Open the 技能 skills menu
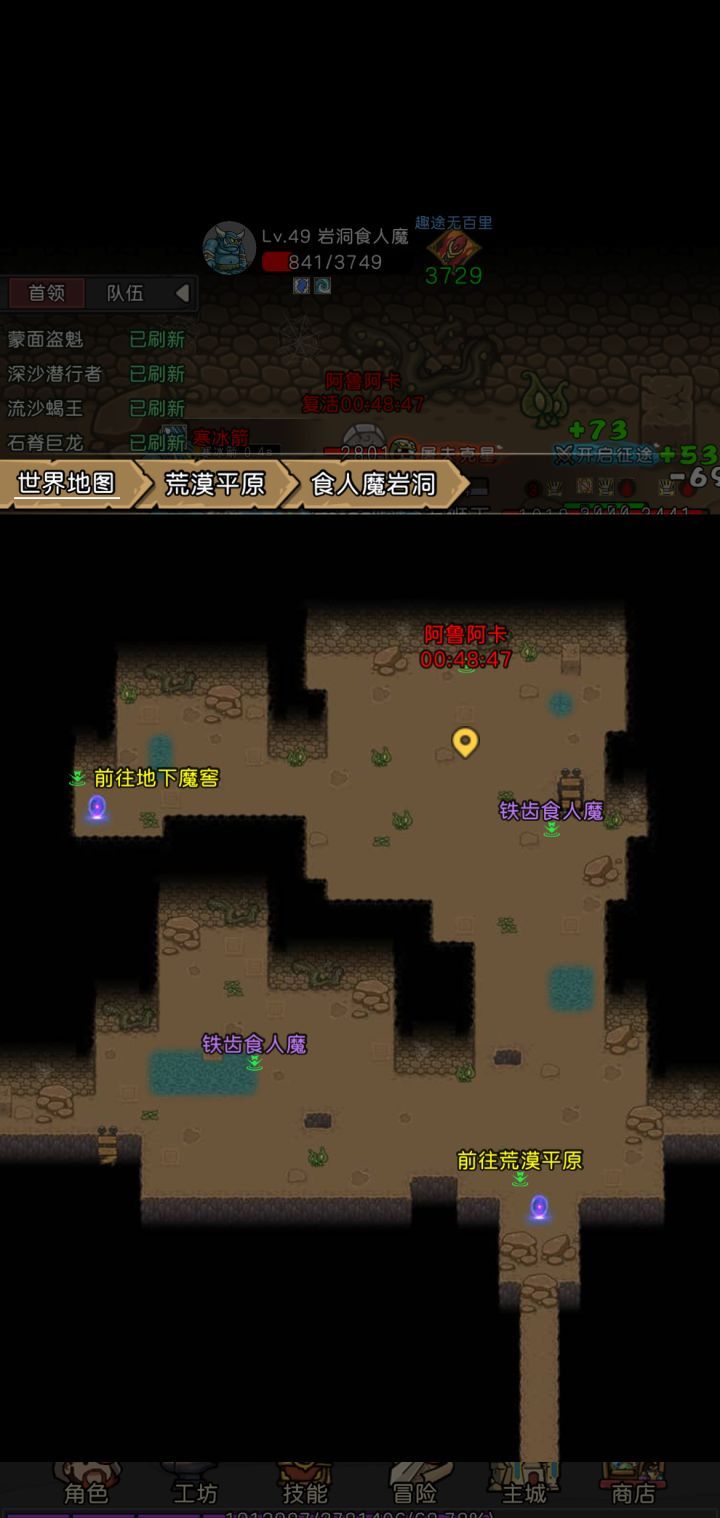The height and width of the screenshot is (1518, 720). (305, 1490)
